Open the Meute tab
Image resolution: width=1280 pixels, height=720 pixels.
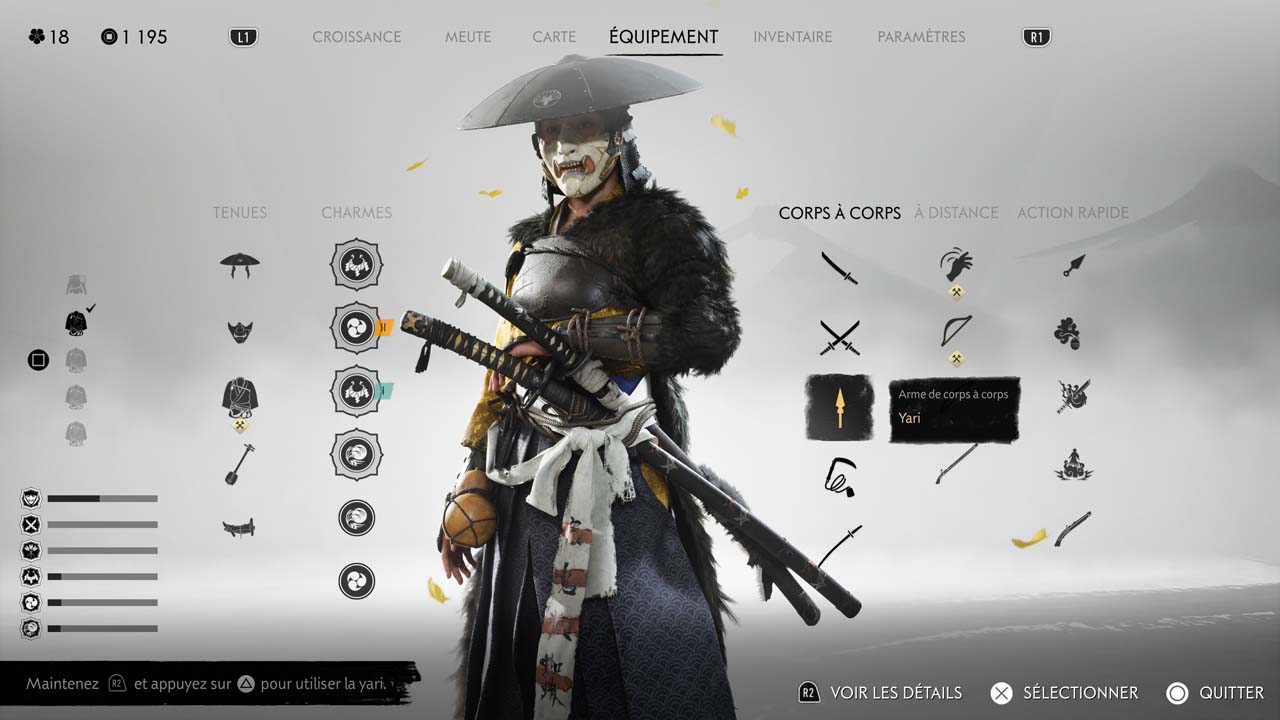[468, 37]
